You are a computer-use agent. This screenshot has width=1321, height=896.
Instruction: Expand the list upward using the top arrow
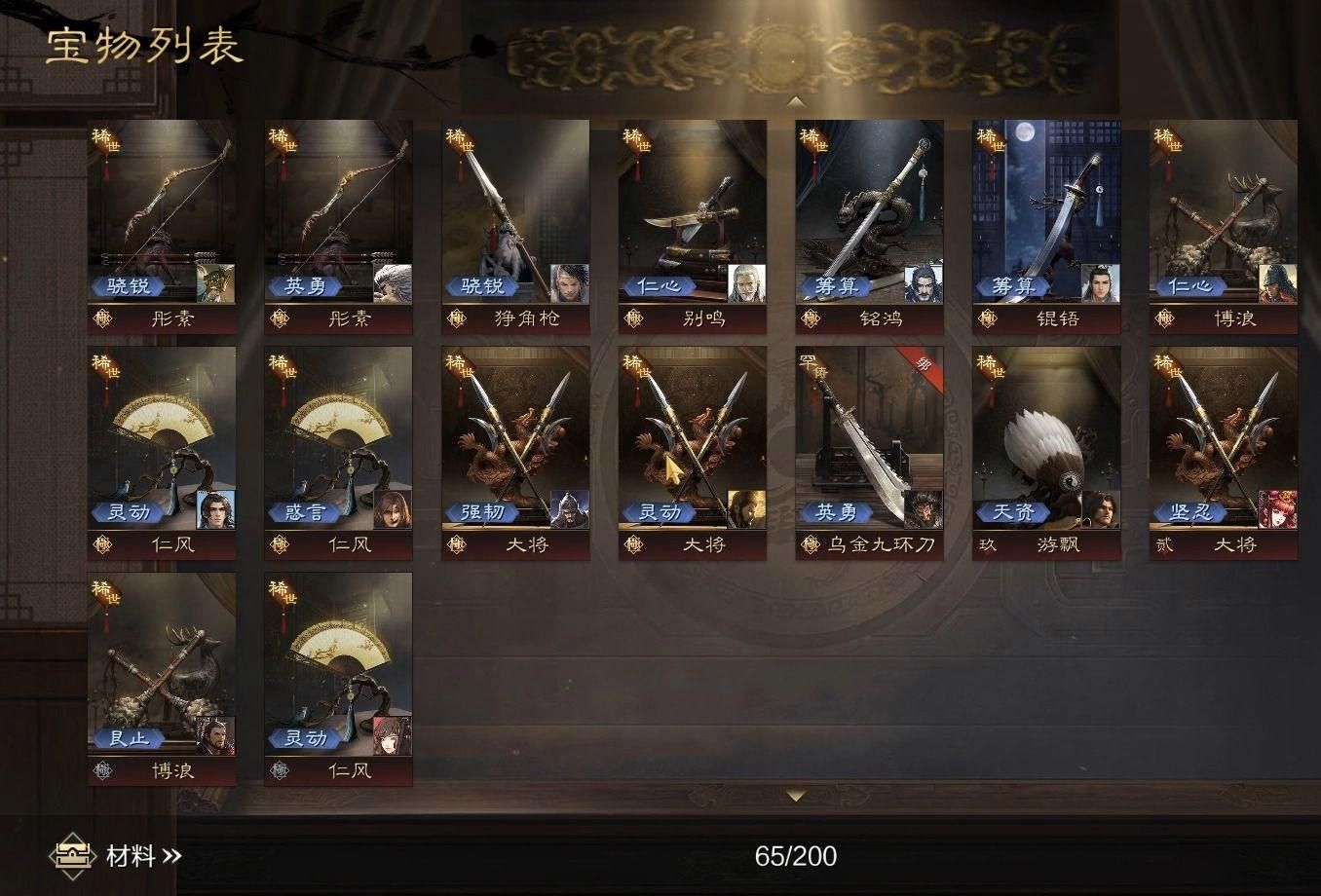coord(796,101)
